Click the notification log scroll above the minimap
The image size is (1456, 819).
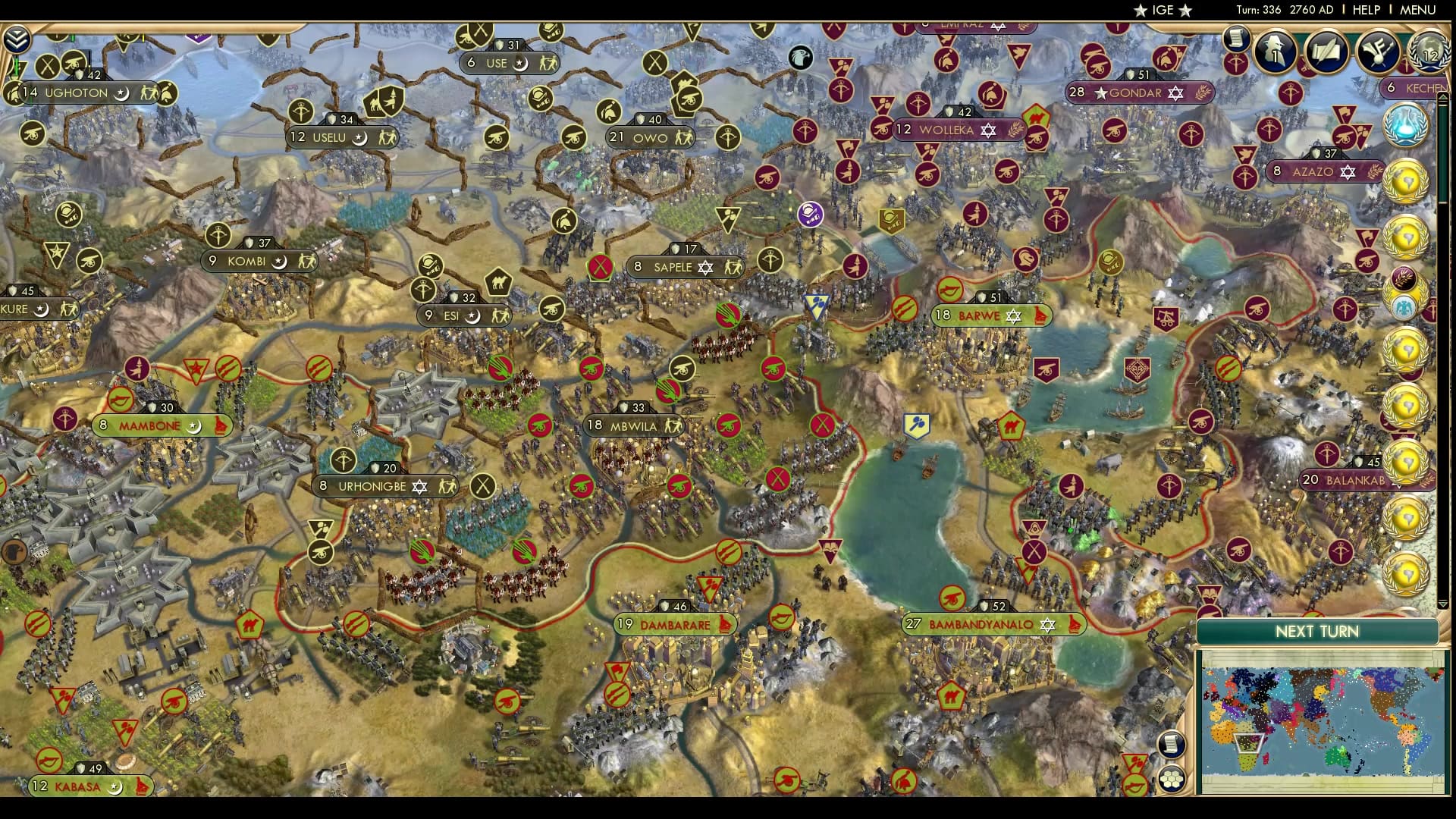pos(1172,745)
